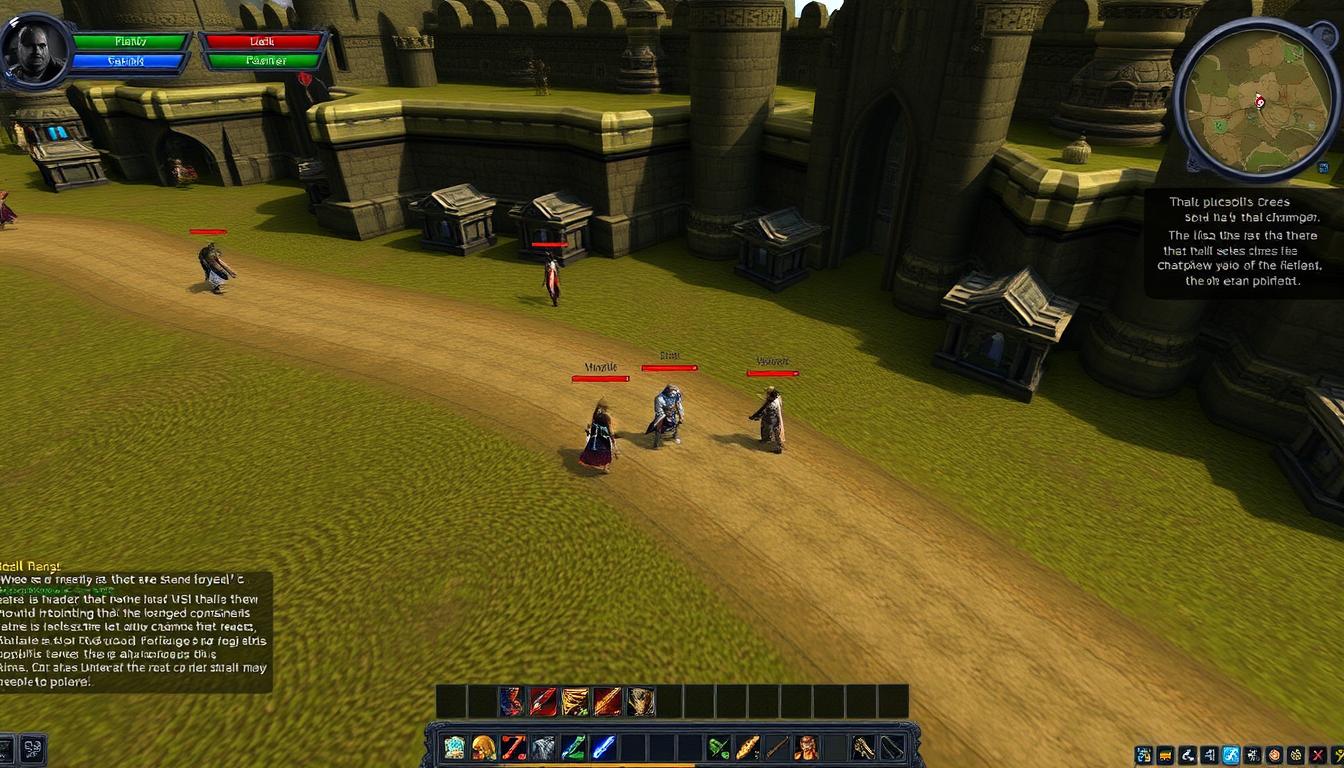Click the red X icon in the bottom-right menu
This screenshot has height=768, width=1344.
[x=1316, y=755]
